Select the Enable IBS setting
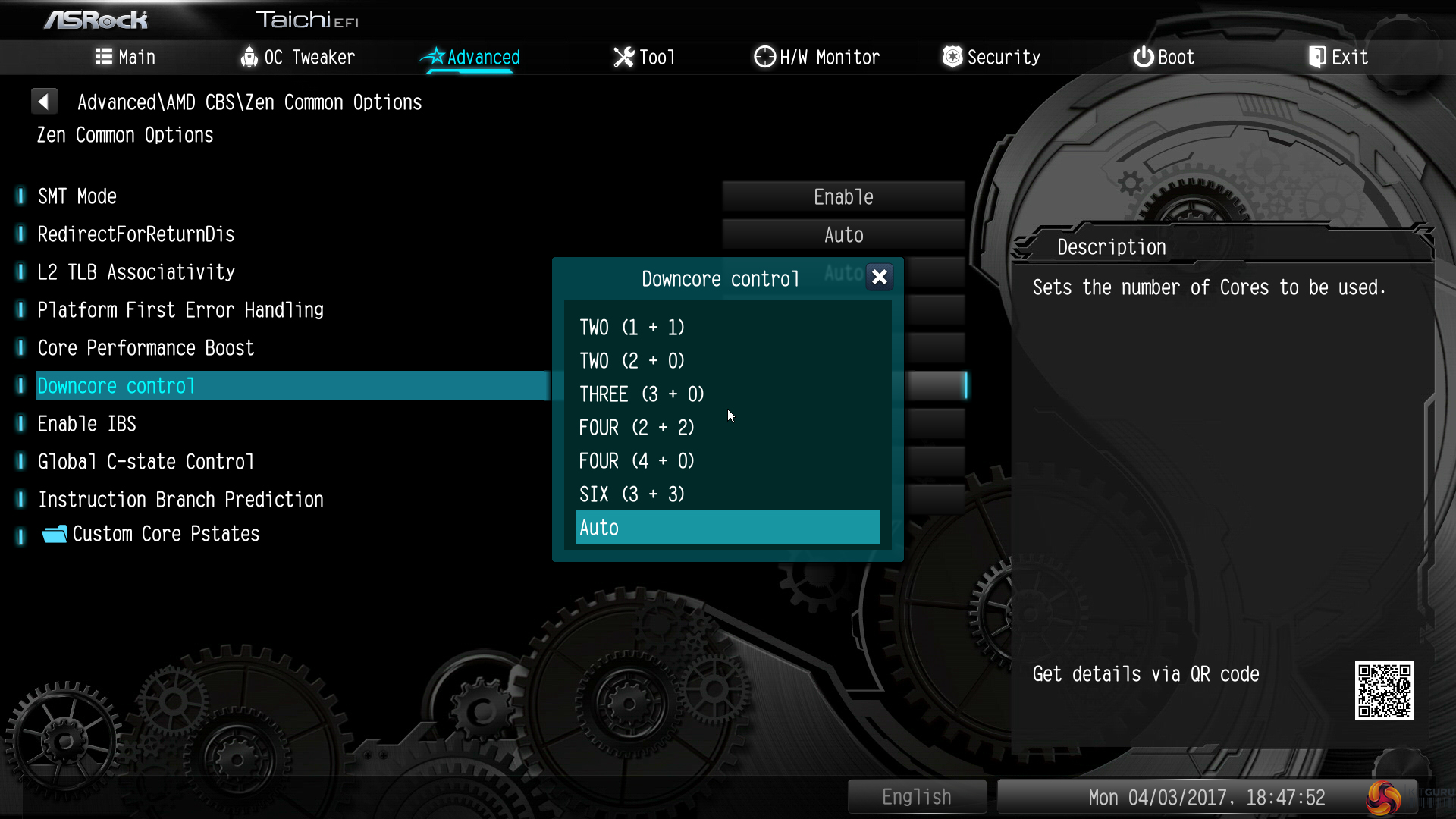The height and width of the screenshot is (819, 1456). pyautogui.click(x=87, y=424)
